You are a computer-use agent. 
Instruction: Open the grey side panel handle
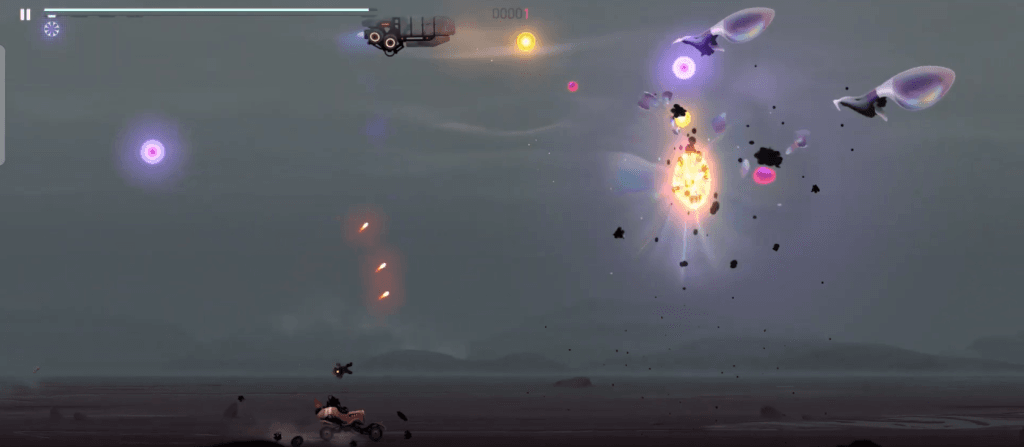point(3,104)
